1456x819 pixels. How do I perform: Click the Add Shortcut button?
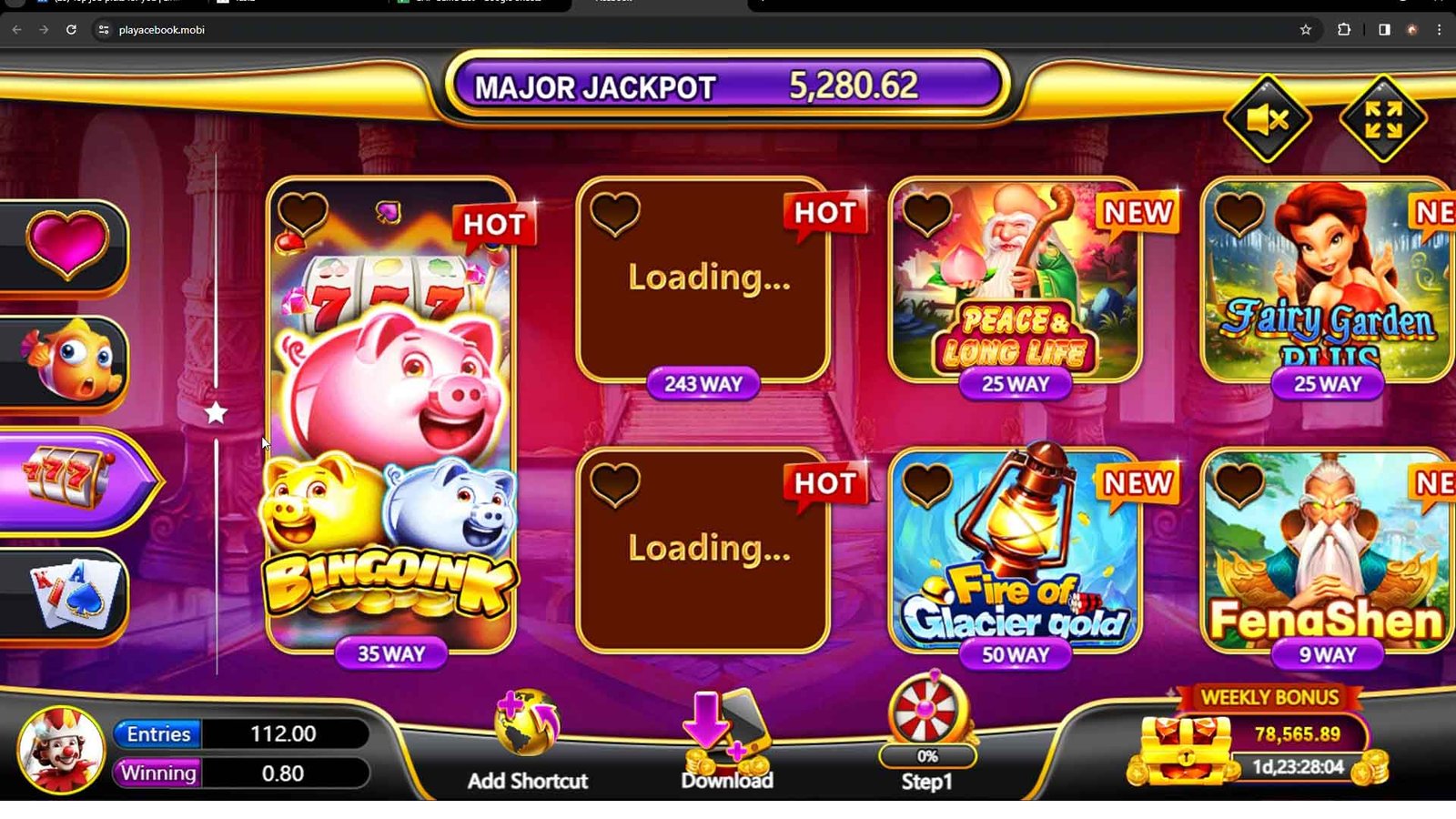(527, 742)
